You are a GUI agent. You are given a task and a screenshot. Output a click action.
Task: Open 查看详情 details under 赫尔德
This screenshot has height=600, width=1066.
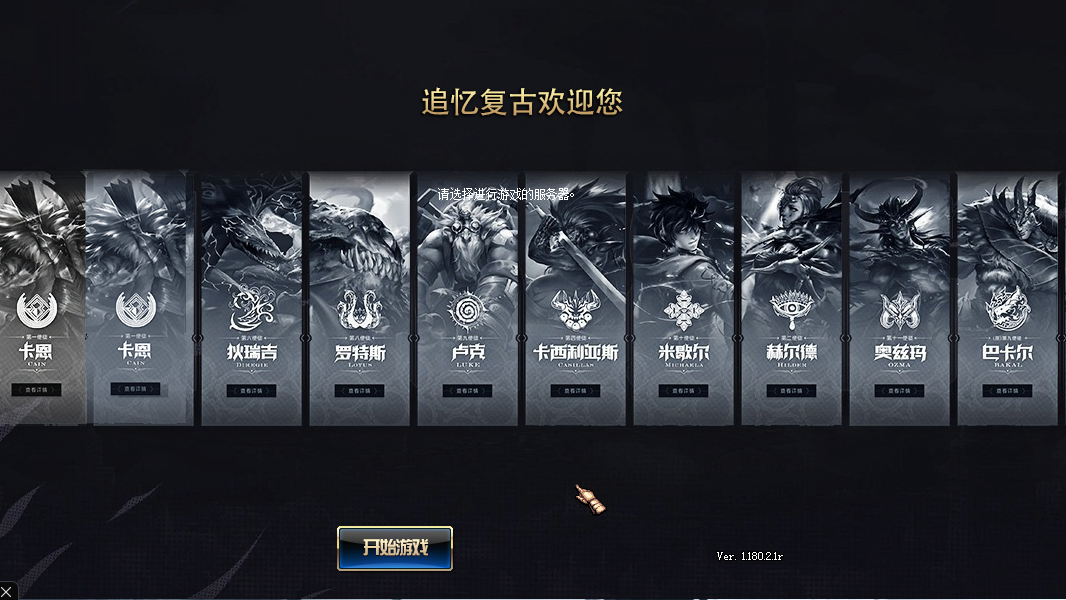791,391
